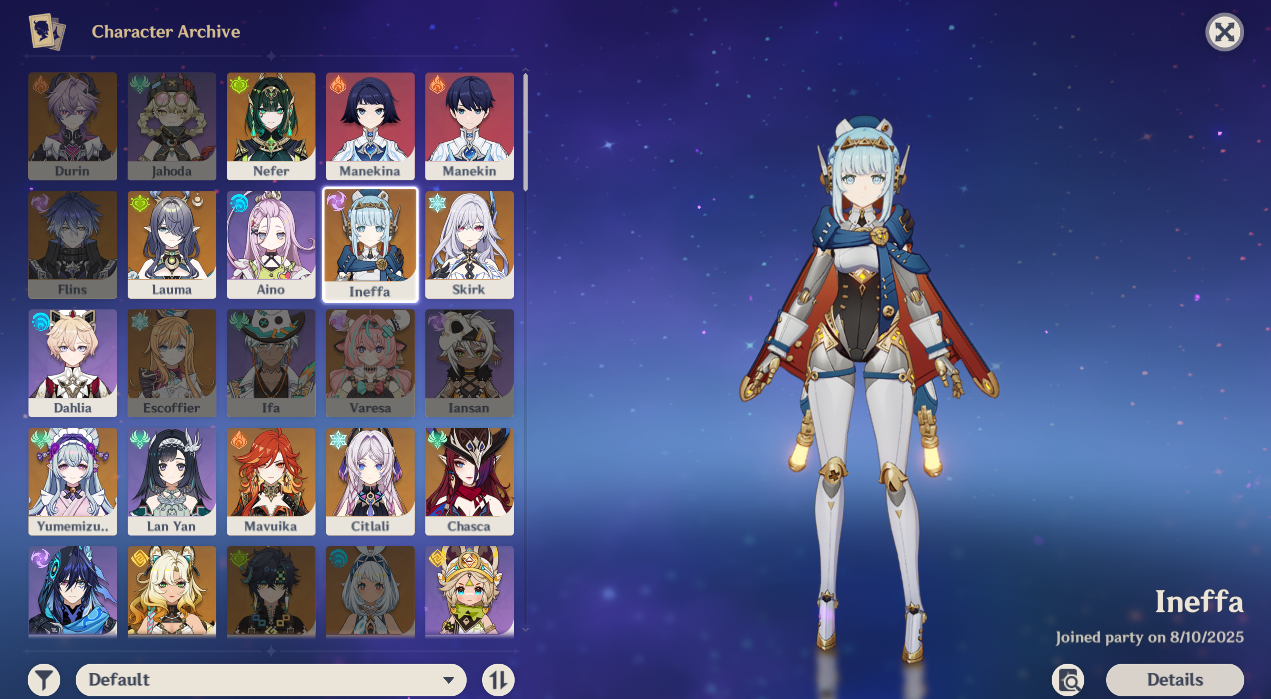Choose the Jahoda character card
1271x699 pixels.
tap(172, 125)
